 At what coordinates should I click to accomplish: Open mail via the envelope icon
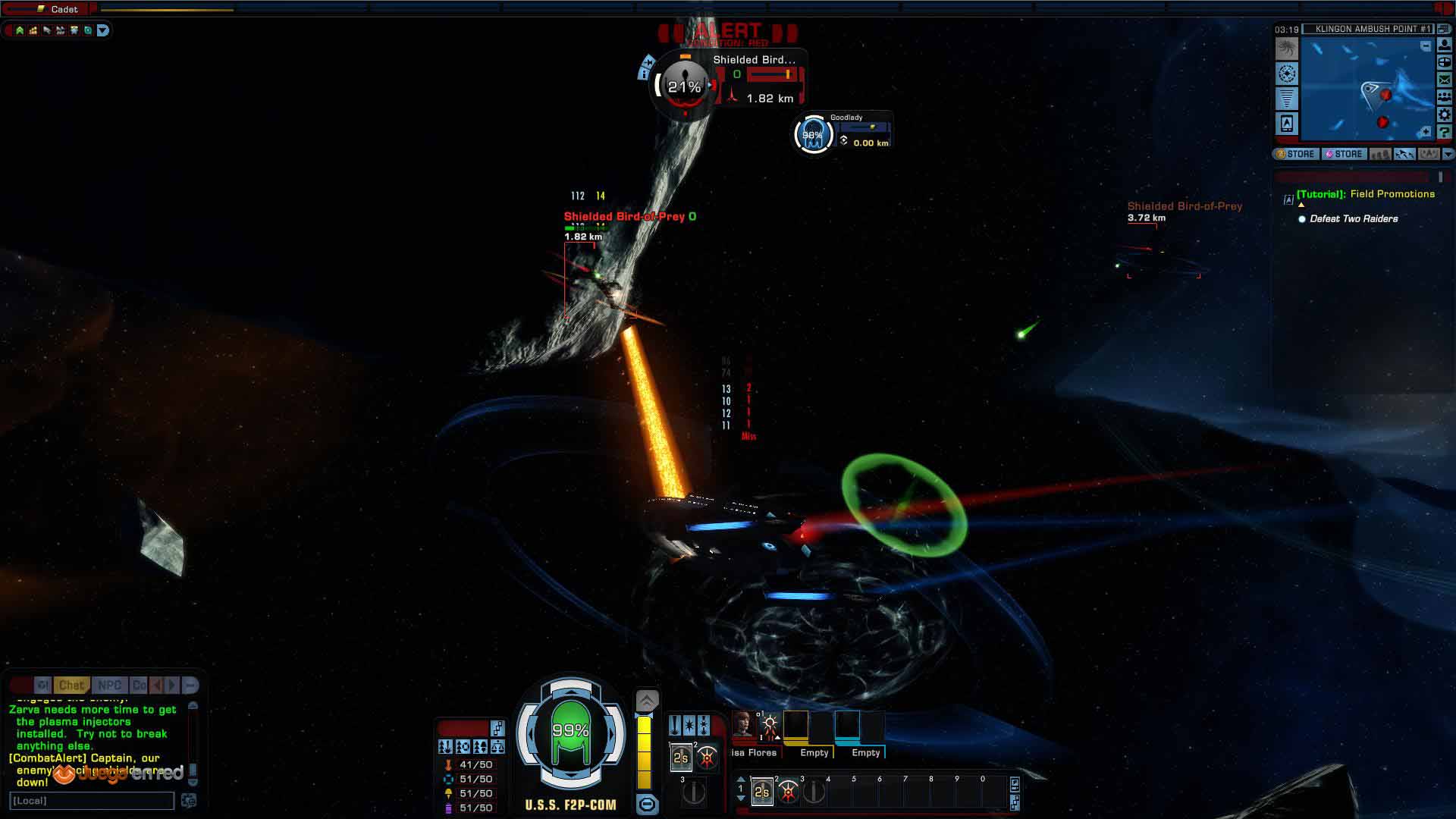(x=1445, y=79)
